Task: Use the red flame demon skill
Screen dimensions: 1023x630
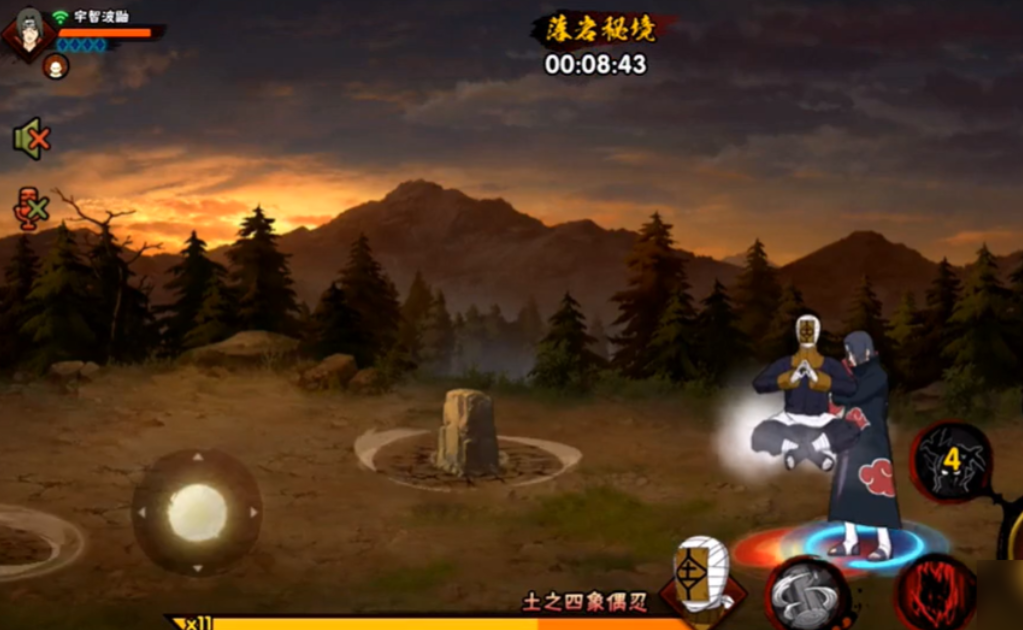Action: click(x=936, y=594)
